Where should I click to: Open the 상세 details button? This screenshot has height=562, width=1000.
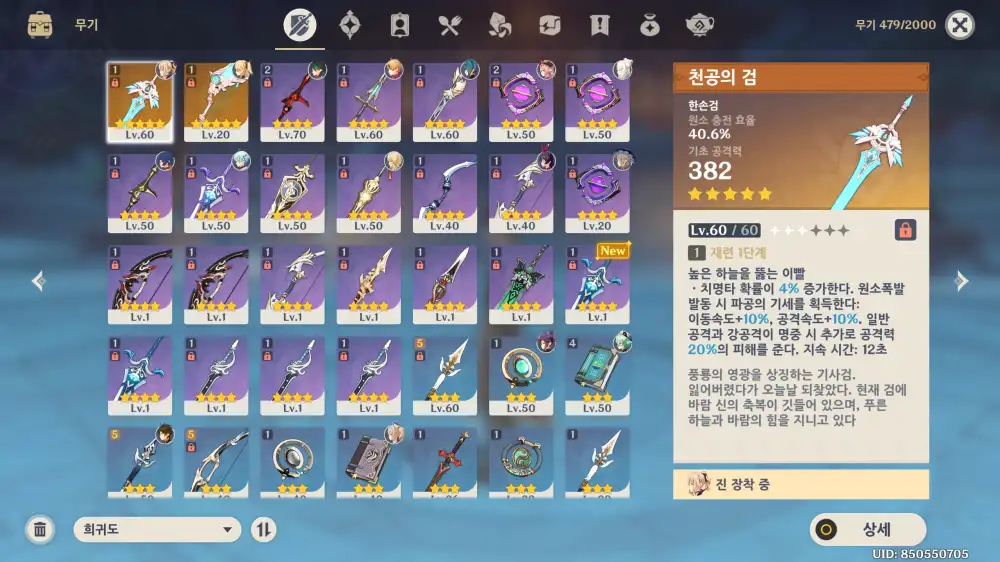[x=868, y=530]
